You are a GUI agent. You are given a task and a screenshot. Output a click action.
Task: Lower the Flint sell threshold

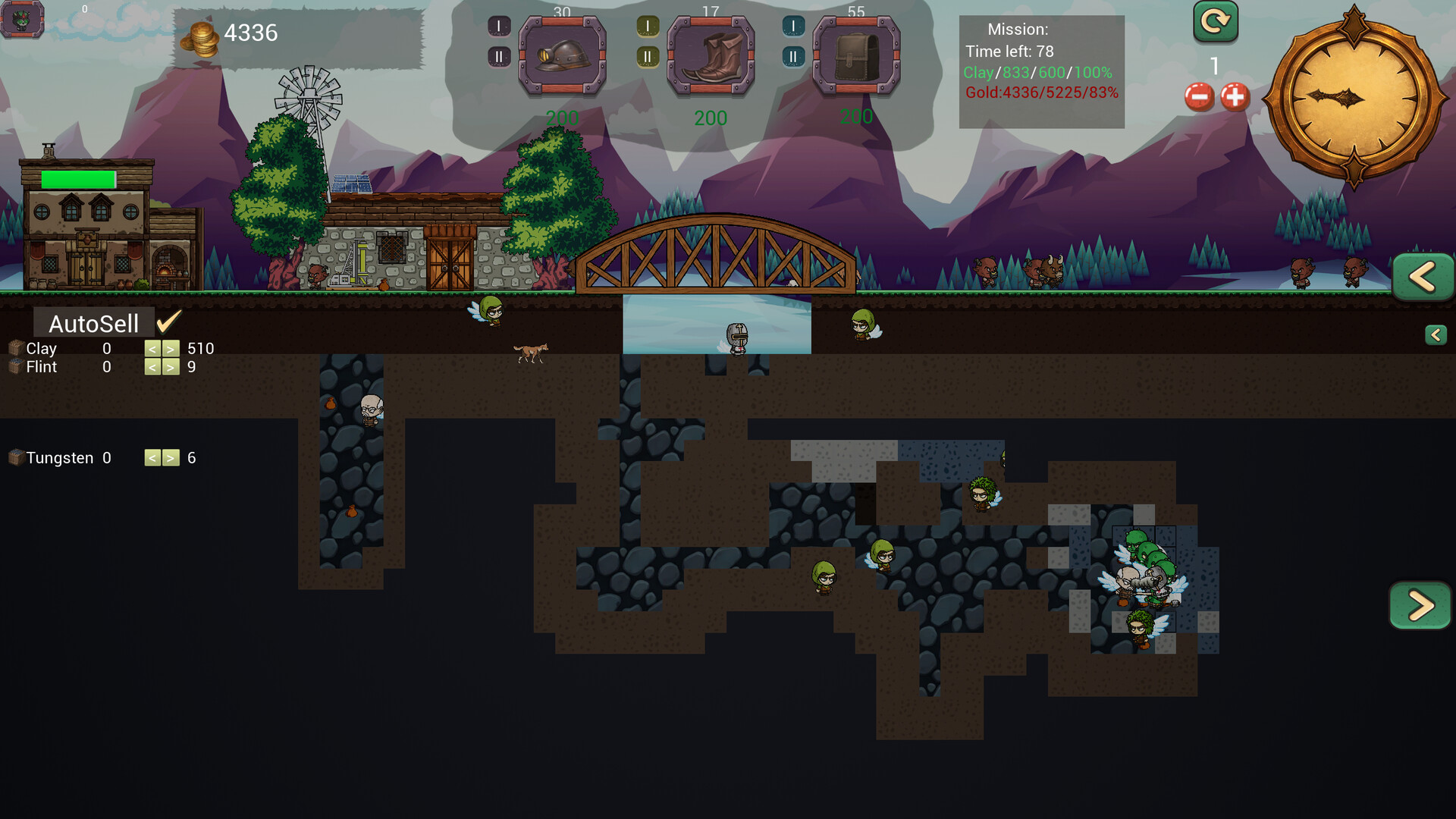coord(152,367)
